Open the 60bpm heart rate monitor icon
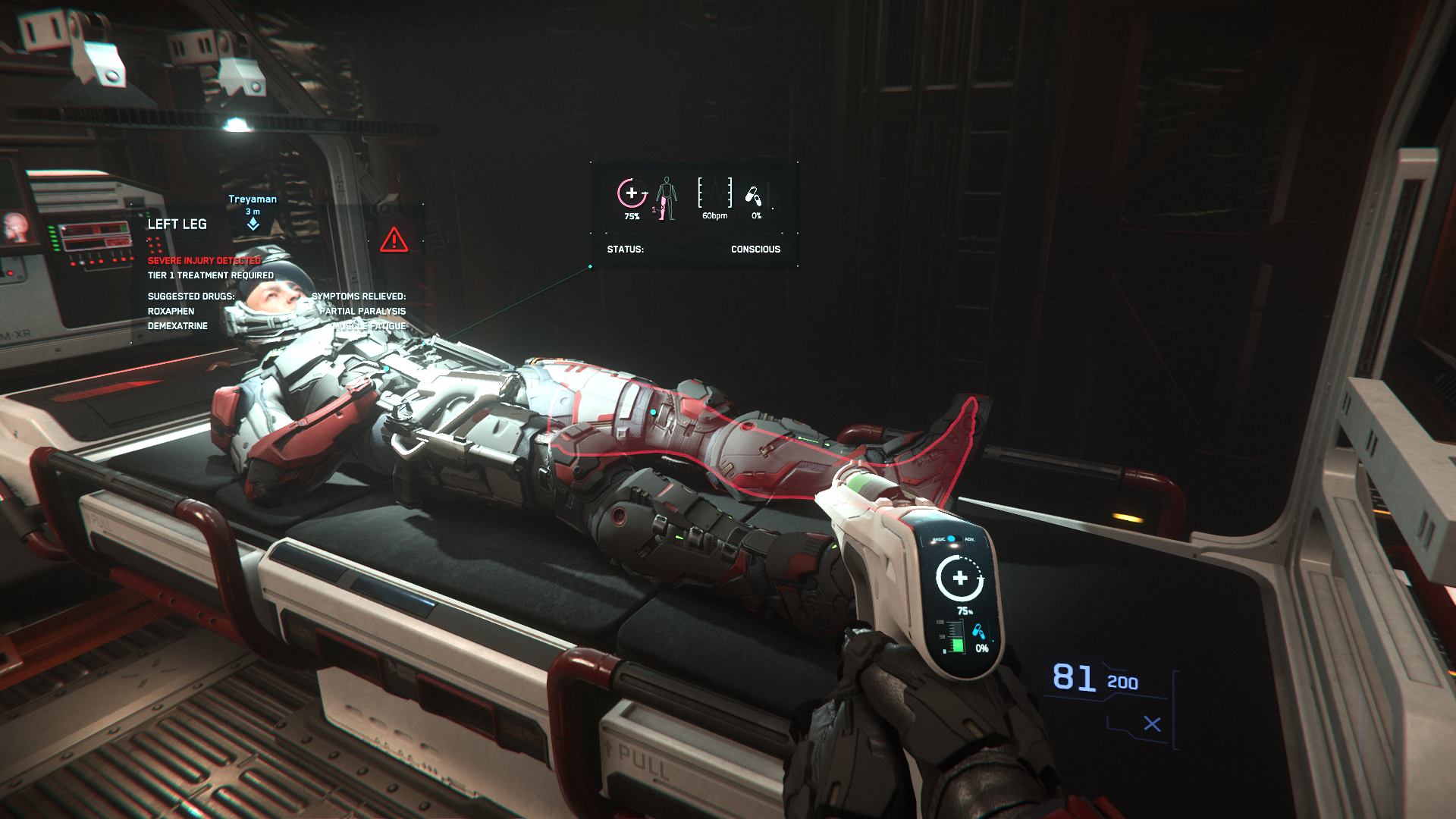This screenshot has width=1456, height=819. 714,193
